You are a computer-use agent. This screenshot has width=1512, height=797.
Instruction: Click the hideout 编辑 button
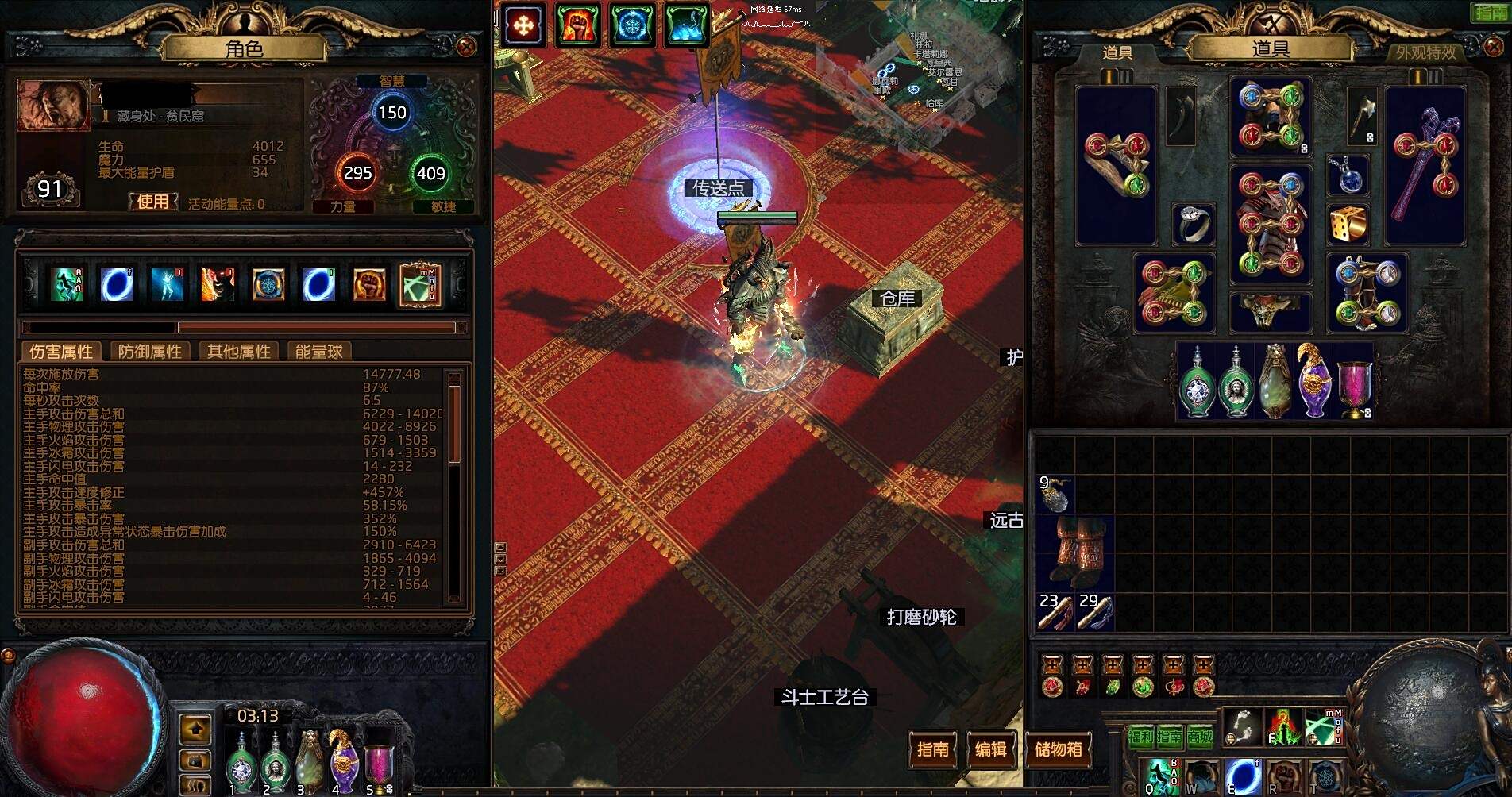click(x=990, y=749)
